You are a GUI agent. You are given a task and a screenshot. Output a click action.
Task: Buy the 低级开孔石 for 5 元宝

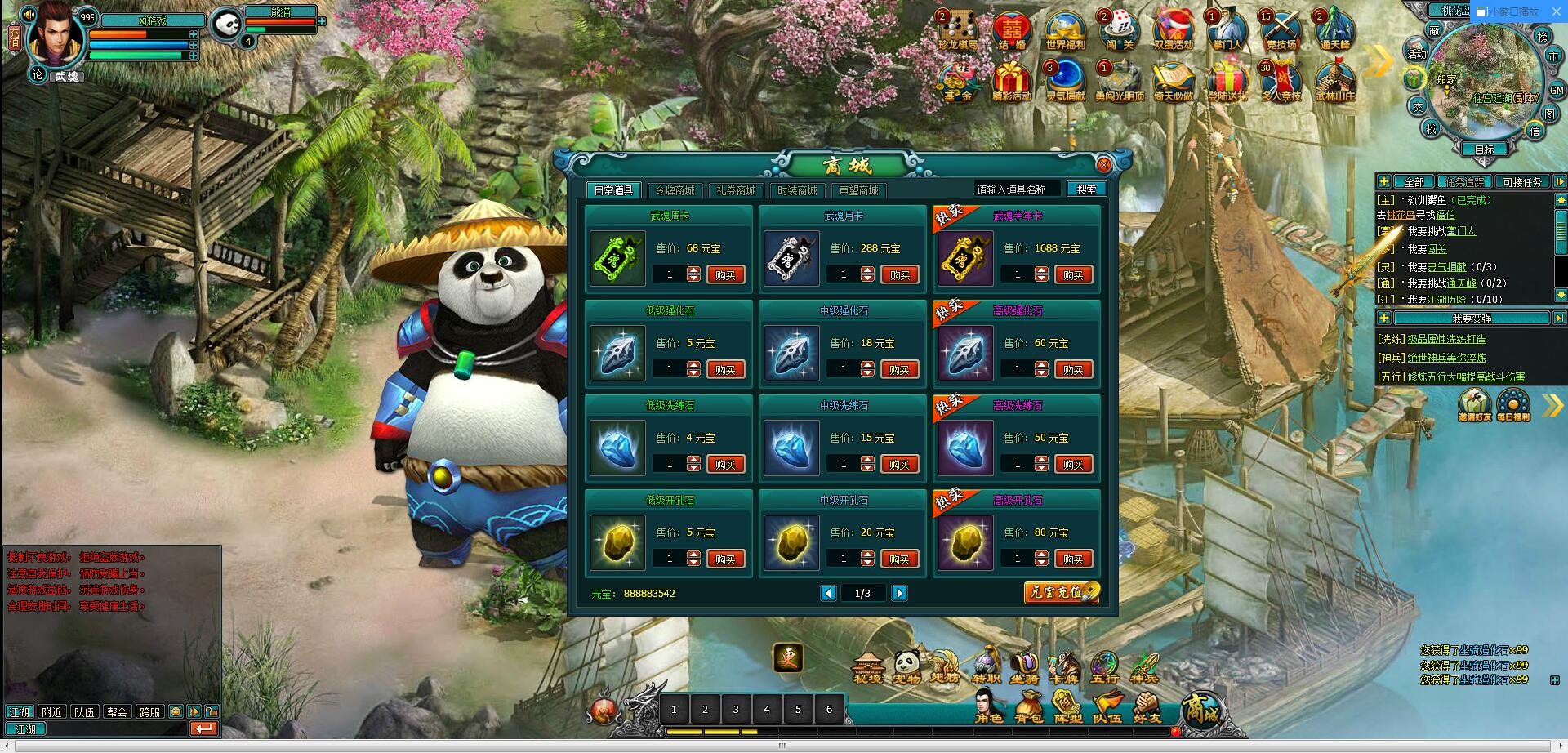pos(725,559)
